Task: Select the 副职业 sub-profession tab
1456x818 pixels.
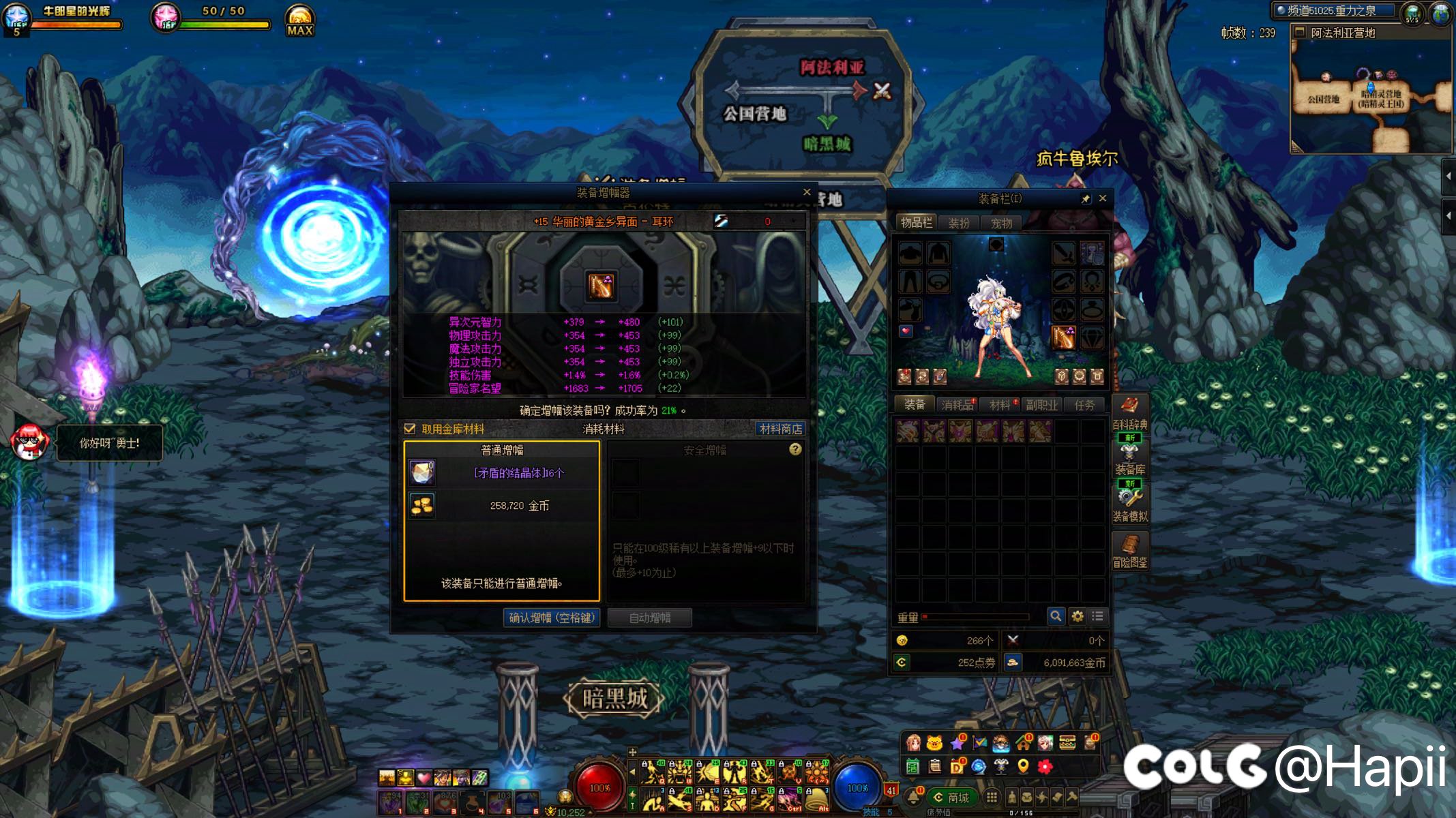Action: pyautogui.click(x=1042, y=405)
